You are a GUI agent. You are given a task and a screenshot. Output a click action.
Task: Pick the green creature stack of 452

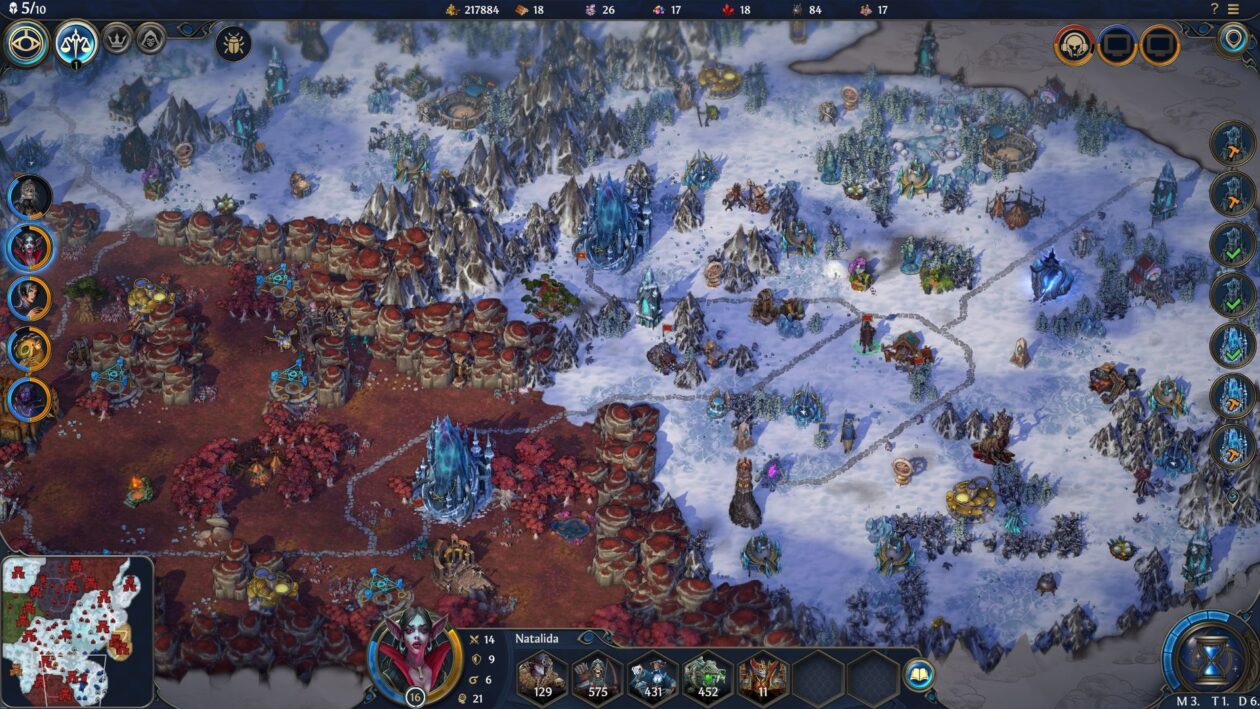[708, 676]
